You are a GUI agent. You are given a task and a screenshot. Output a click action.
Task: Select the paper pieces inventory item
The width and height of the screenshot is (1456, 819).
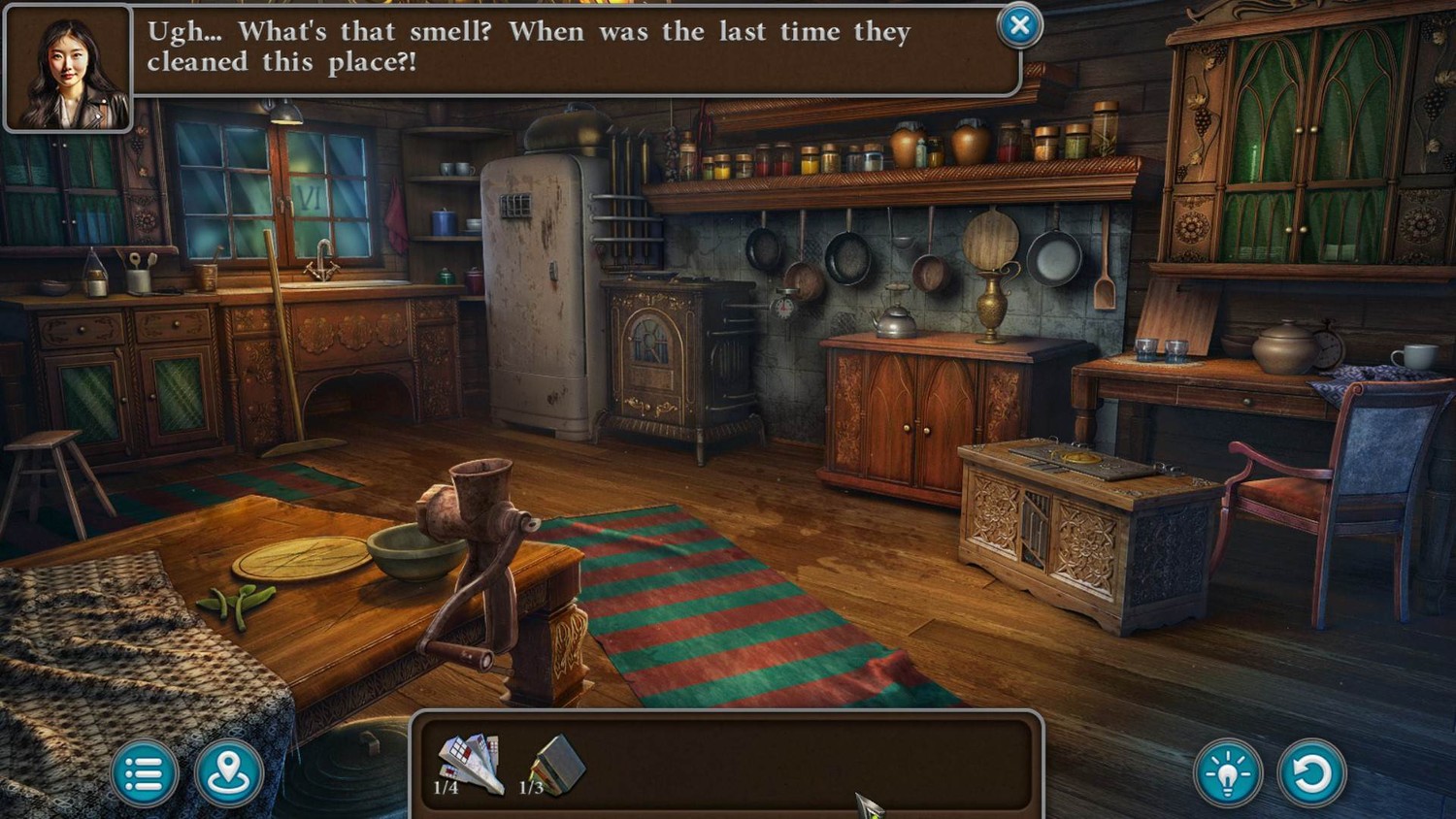[x=470, y=764]
